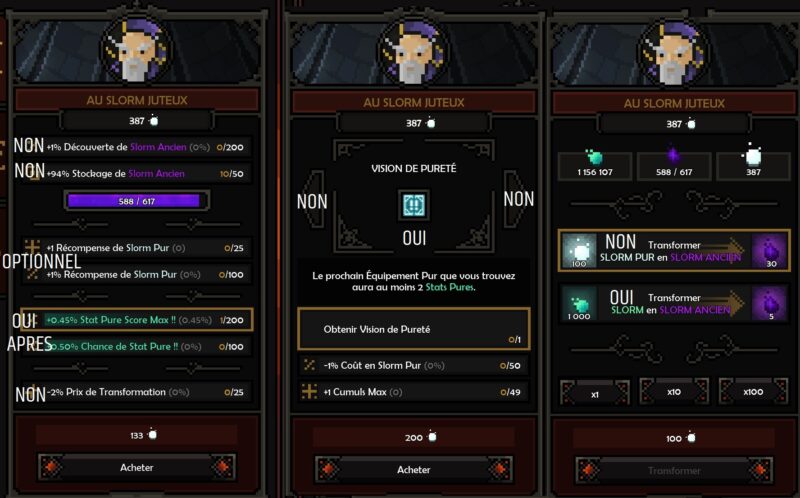Click the Transformer confirm button
800x498 pixels.
[673, 469]
